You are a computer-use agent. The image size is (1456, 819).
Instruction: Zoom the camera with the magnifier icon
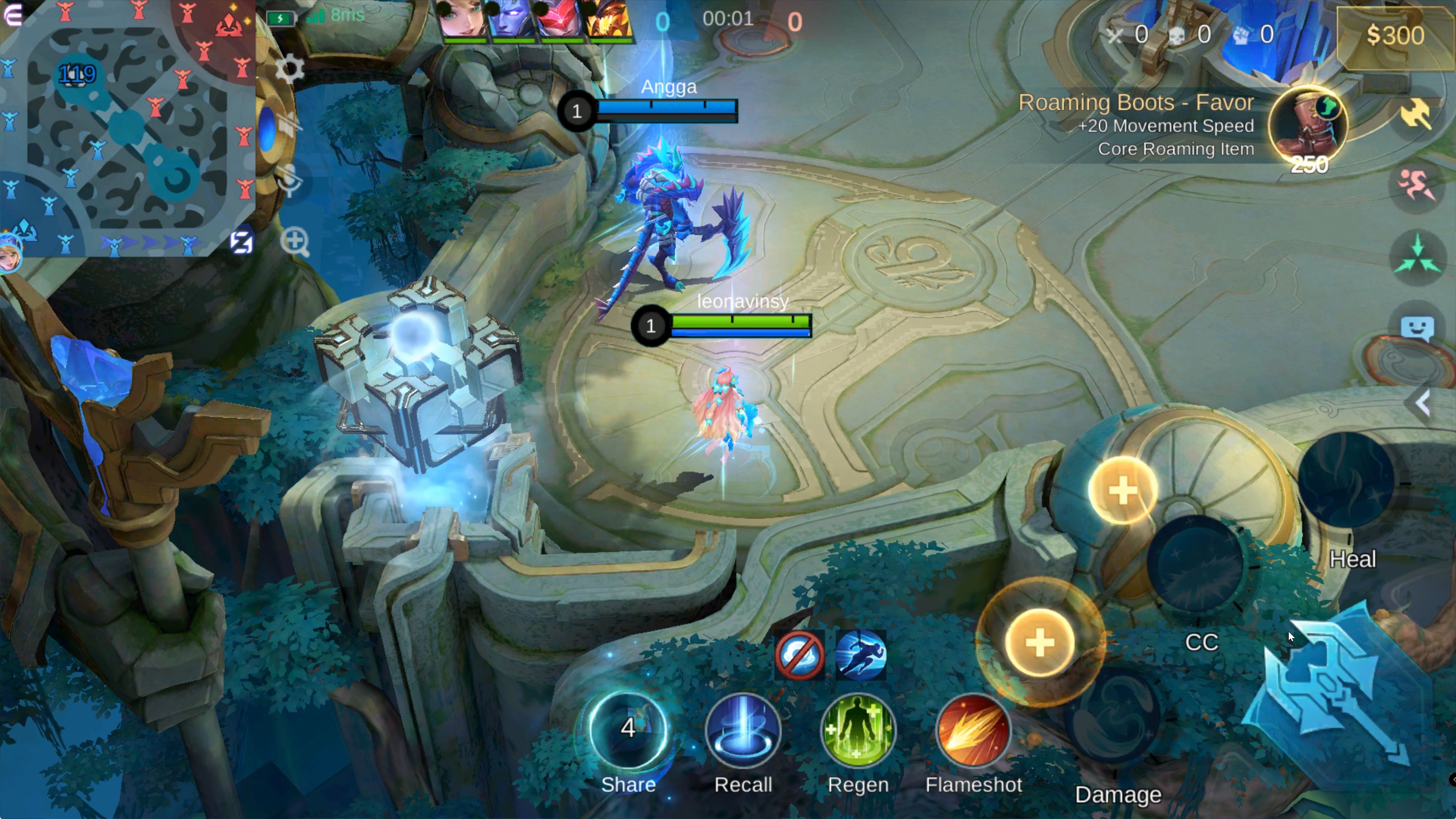[295, 242]
